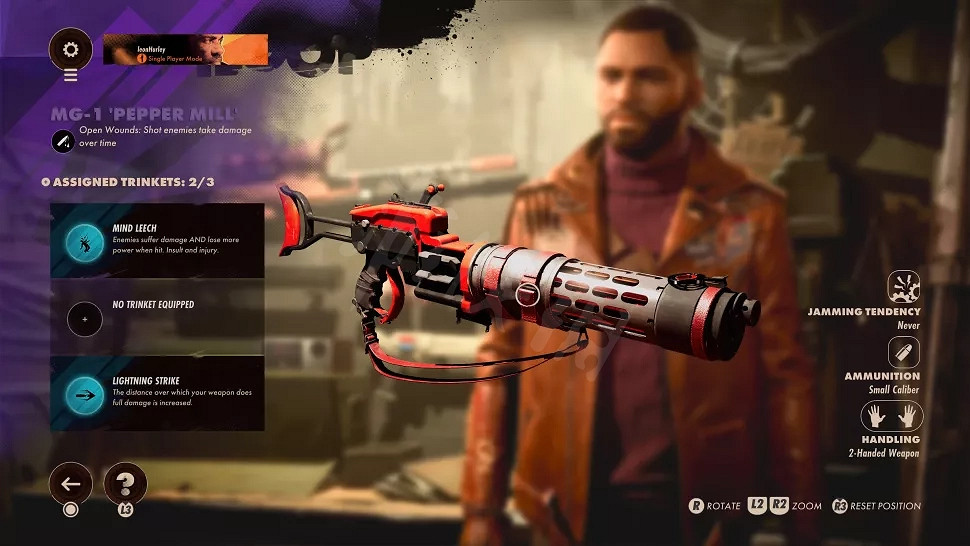Click the player profile banner
The width and height of the screenshot is (970, 546).
pyautogui.click(x=185, y=49)
